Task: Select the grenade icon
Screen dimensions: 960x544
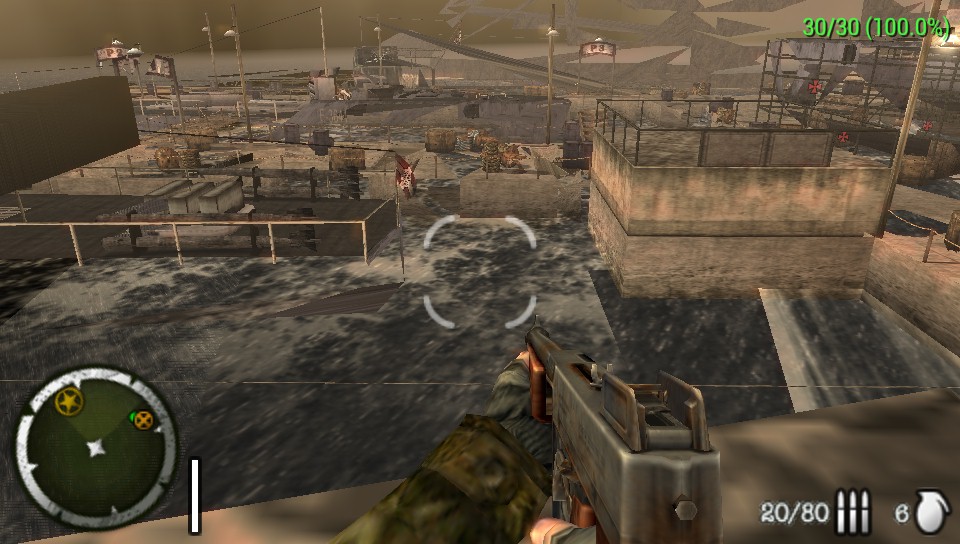Action: tap(929, 512)
